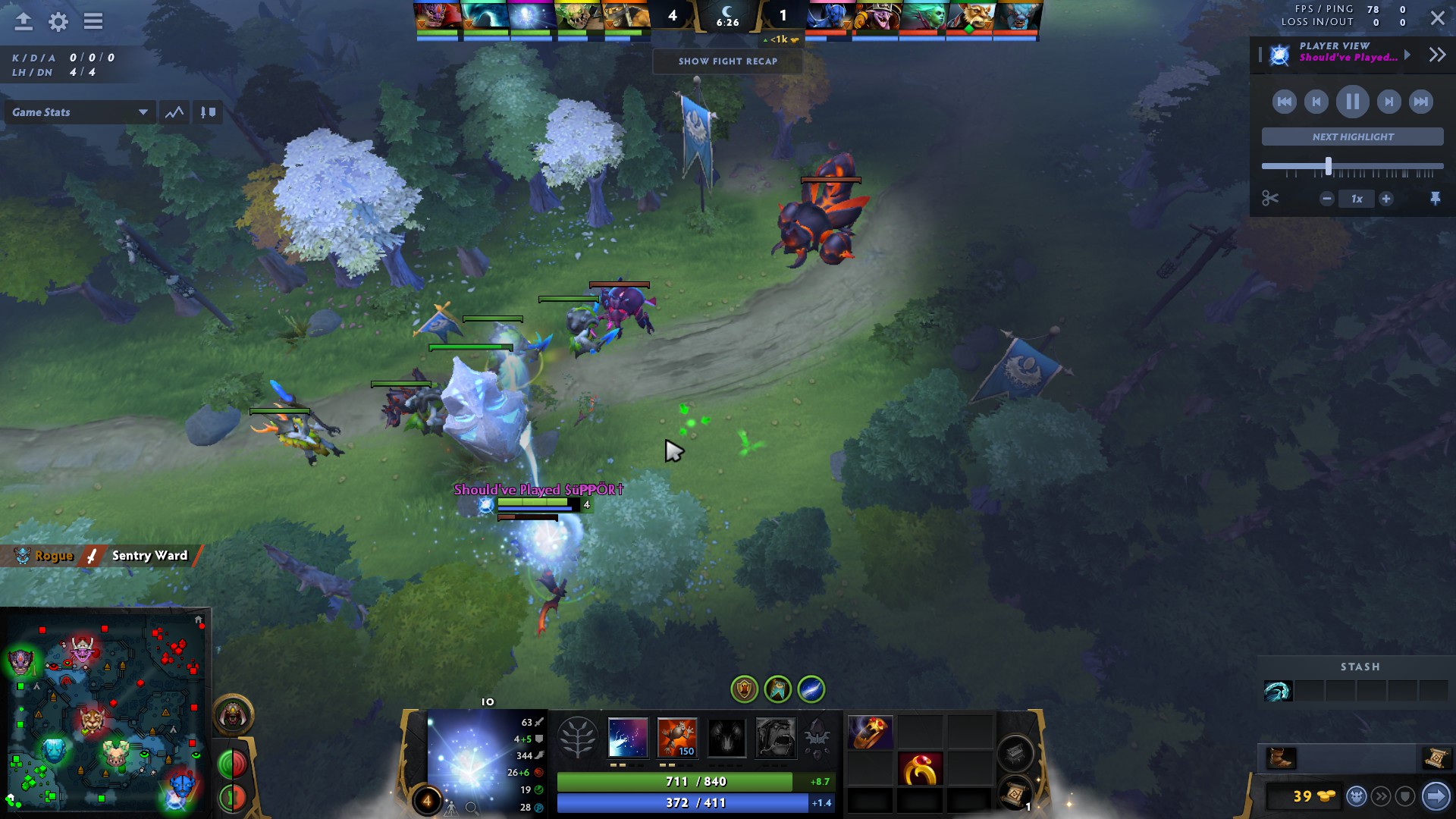Select the red ring item in inventory

coord(919,770)
